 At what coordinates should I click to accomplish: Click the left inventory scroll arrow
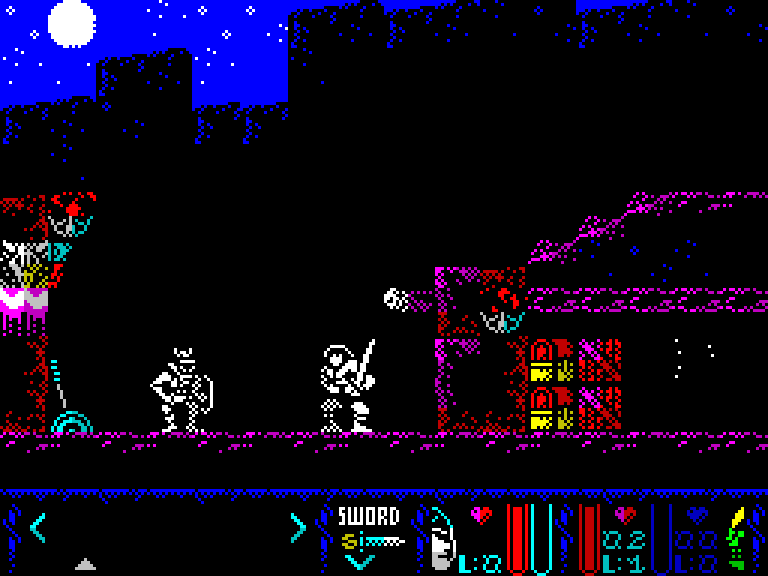tap(37, 527)
